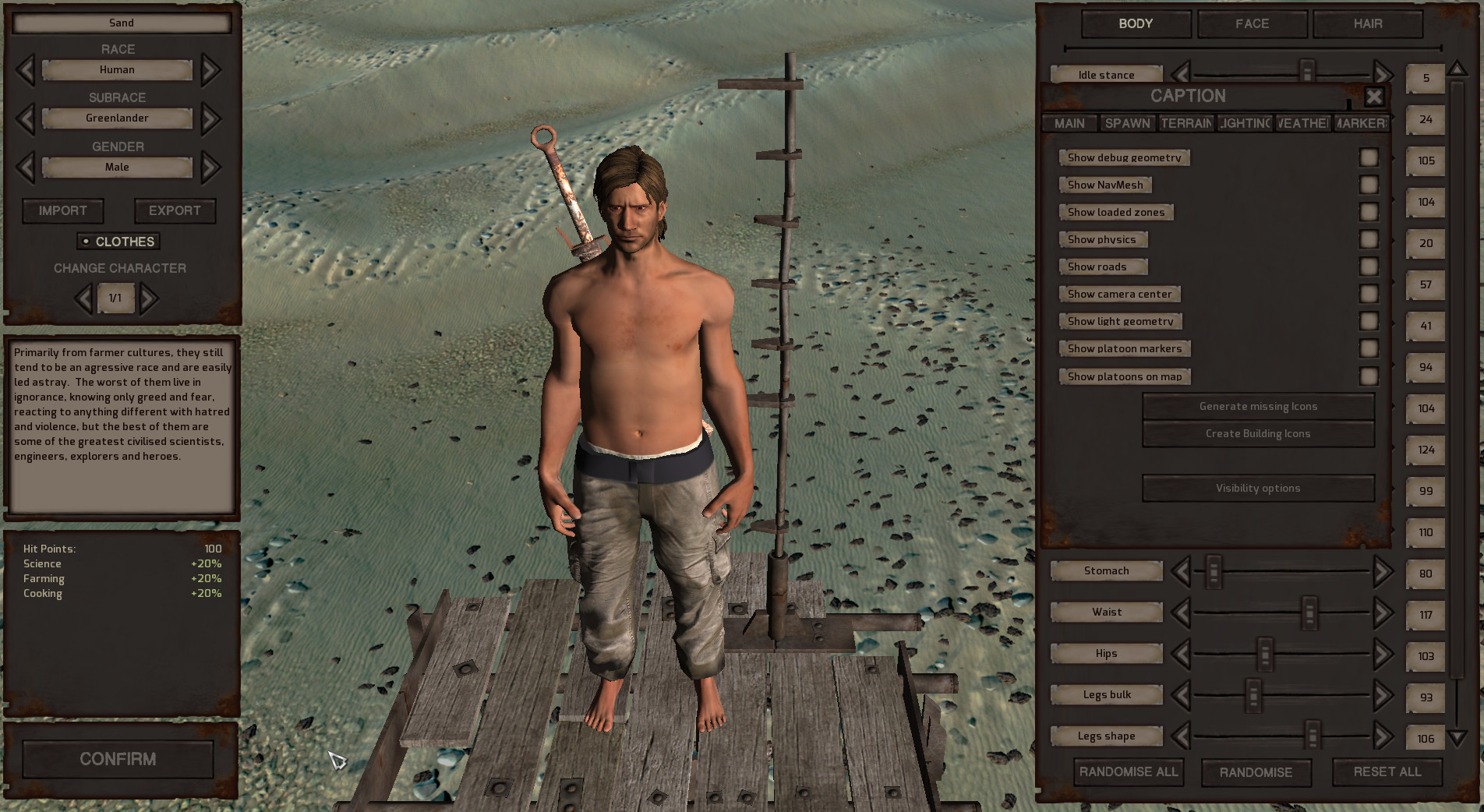
Task: Click the previous GENDER arrow
Action: [x=24, y=167]
